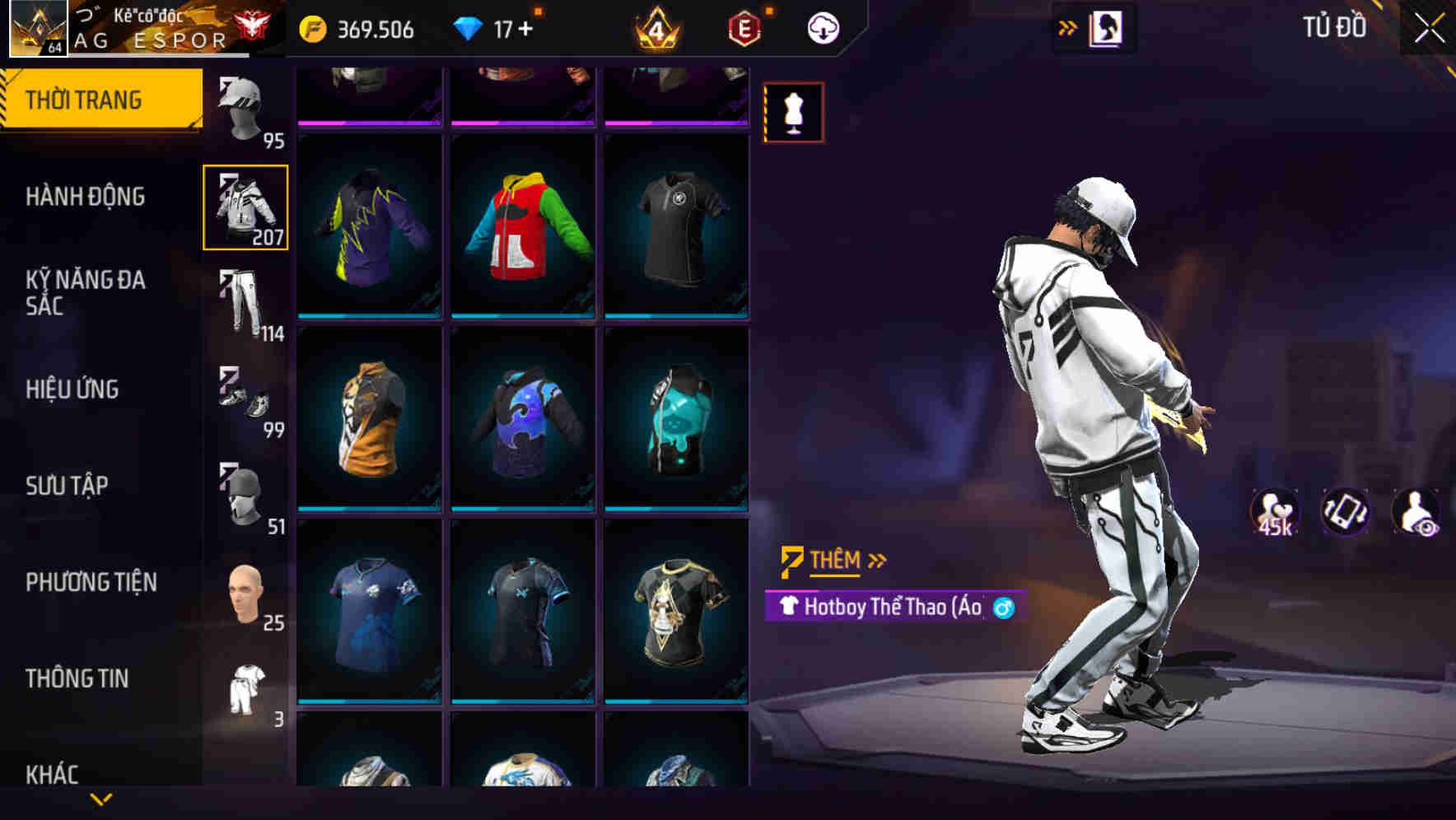Click the double chevrons near the album icon
Viewport: 1456px width, 820px height.
(x=1066, y=27)
